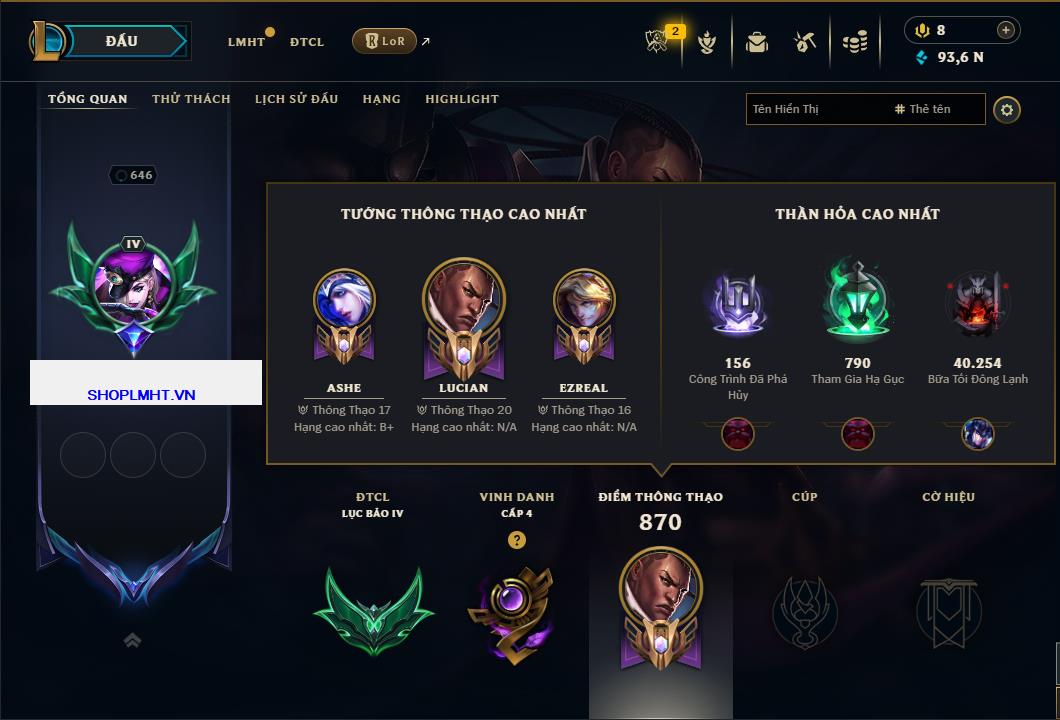Click the honor question mark icon
The width and height of the screenshot is (1060, 720).
point(516,540)
